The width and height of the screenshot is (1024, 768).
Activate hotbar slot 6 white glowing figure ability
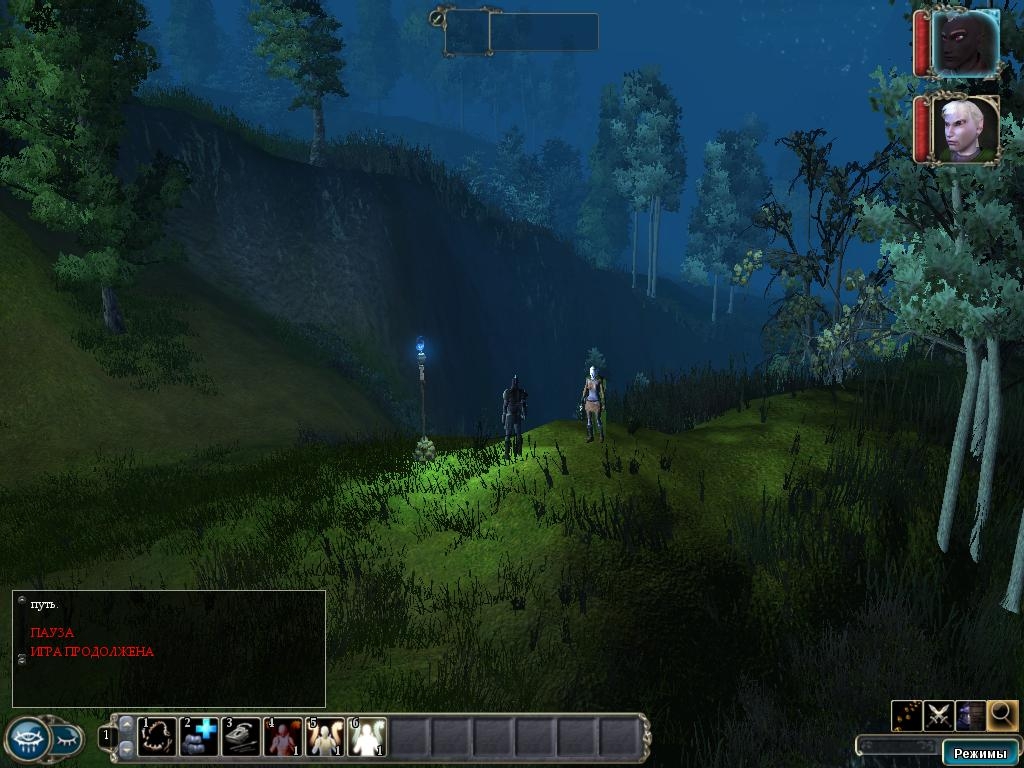tap(367, 737)
